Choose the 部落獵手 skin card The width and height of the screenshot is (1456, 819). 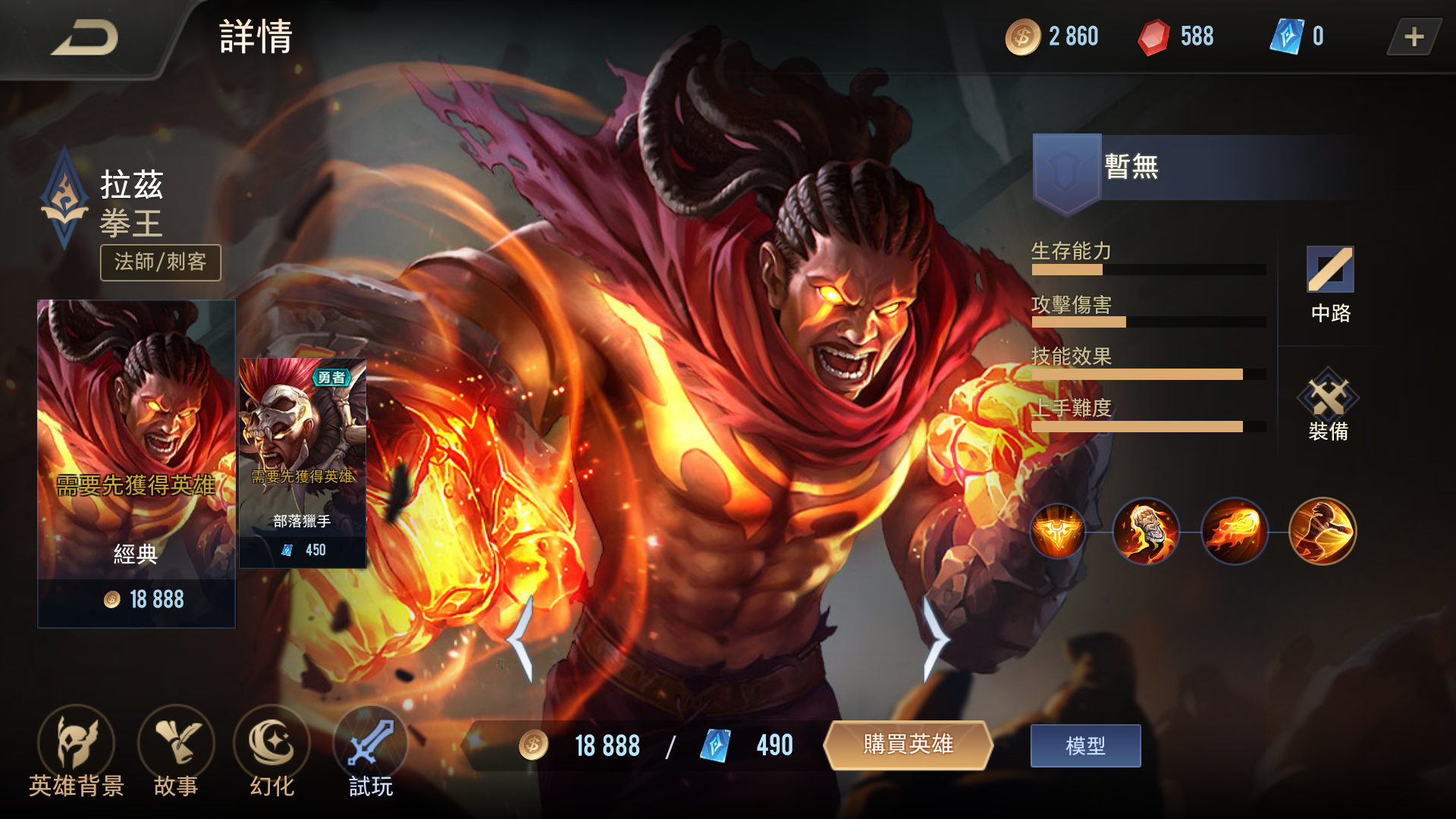[303, 463]
